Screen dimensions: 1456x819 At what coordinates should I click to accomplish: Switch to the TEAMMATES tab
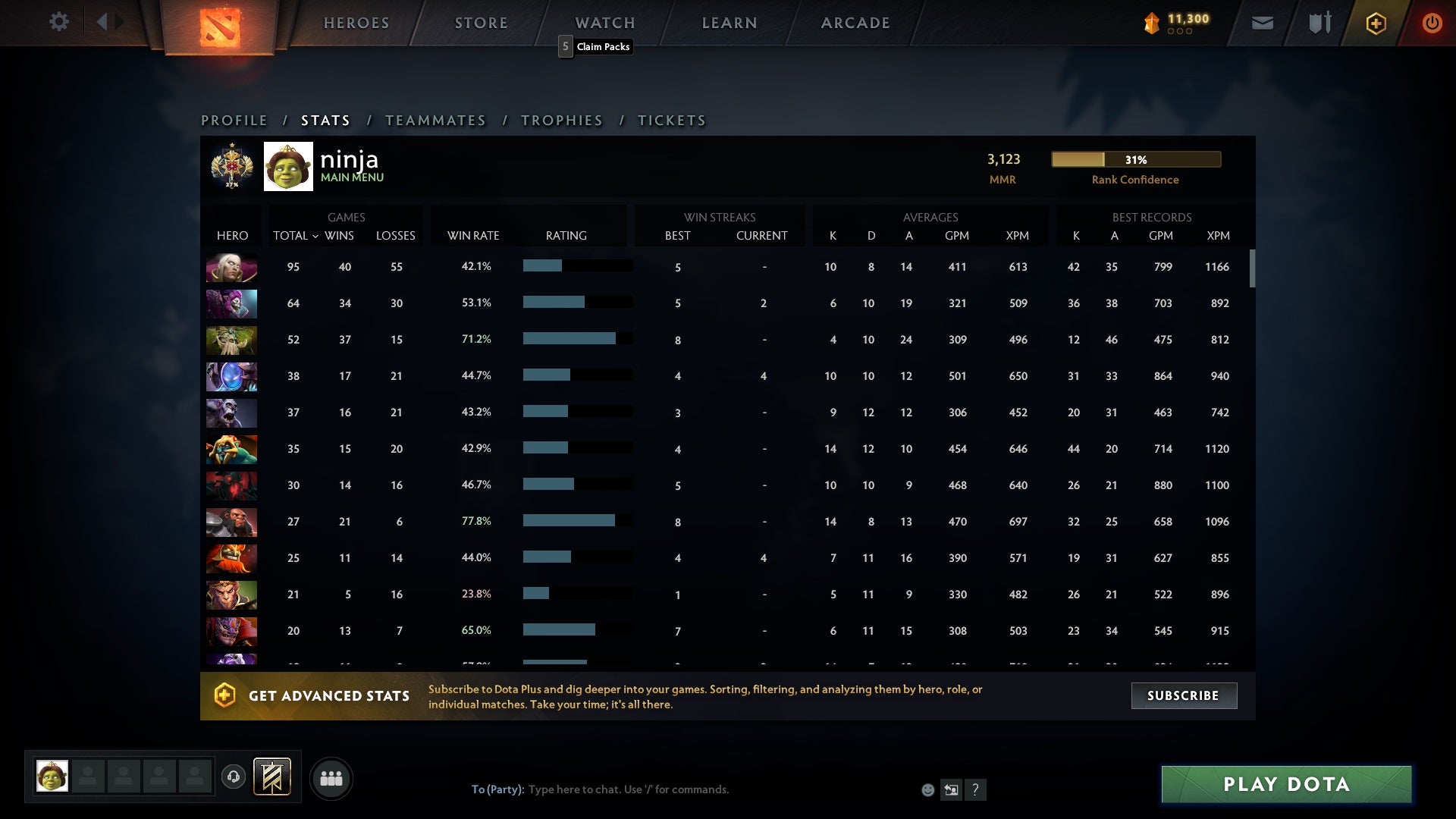coord(436,120)
